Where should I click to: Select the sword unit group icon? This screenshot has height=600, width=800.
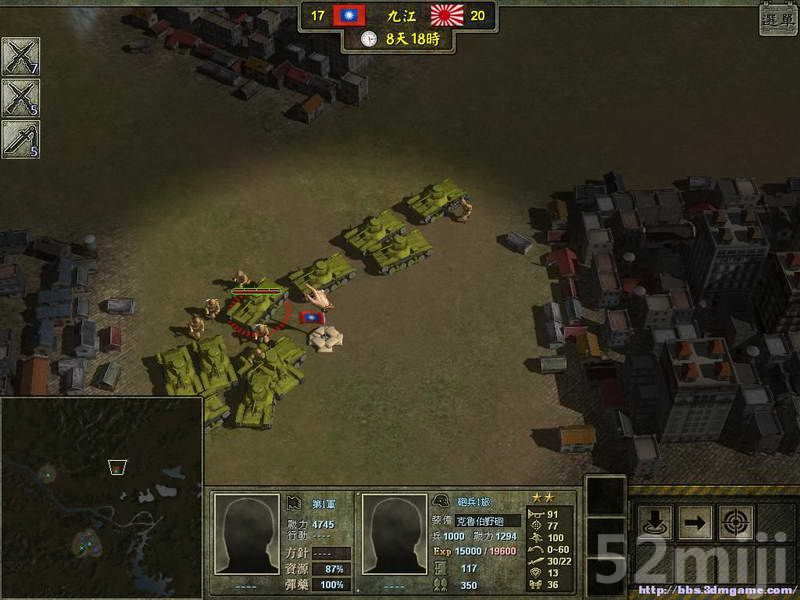point(20,139)
